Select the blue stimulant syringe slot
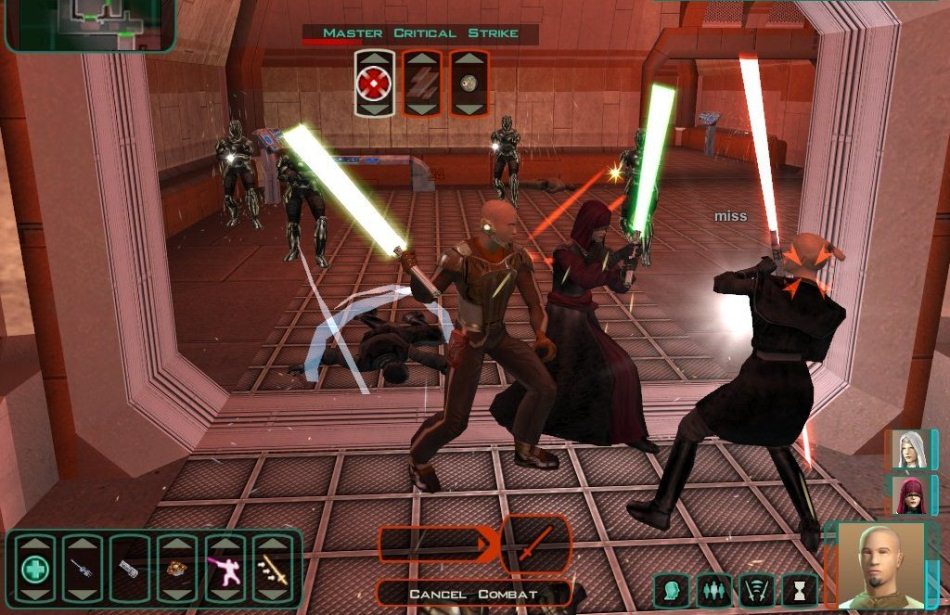This screenshot has height=615, width=950. click(82, 570)
